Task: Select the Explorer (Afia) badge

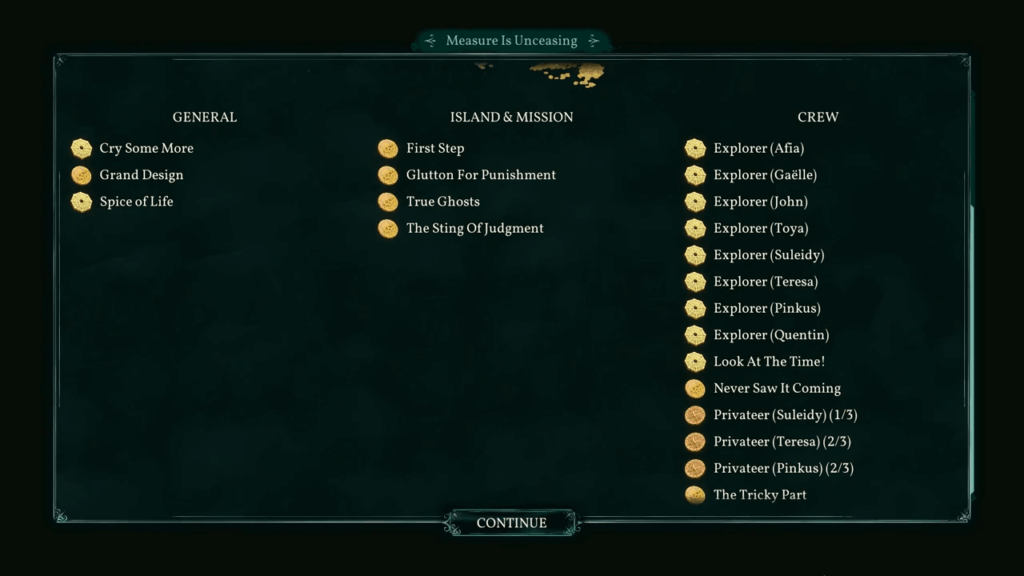Action: [x=758, y=149]
